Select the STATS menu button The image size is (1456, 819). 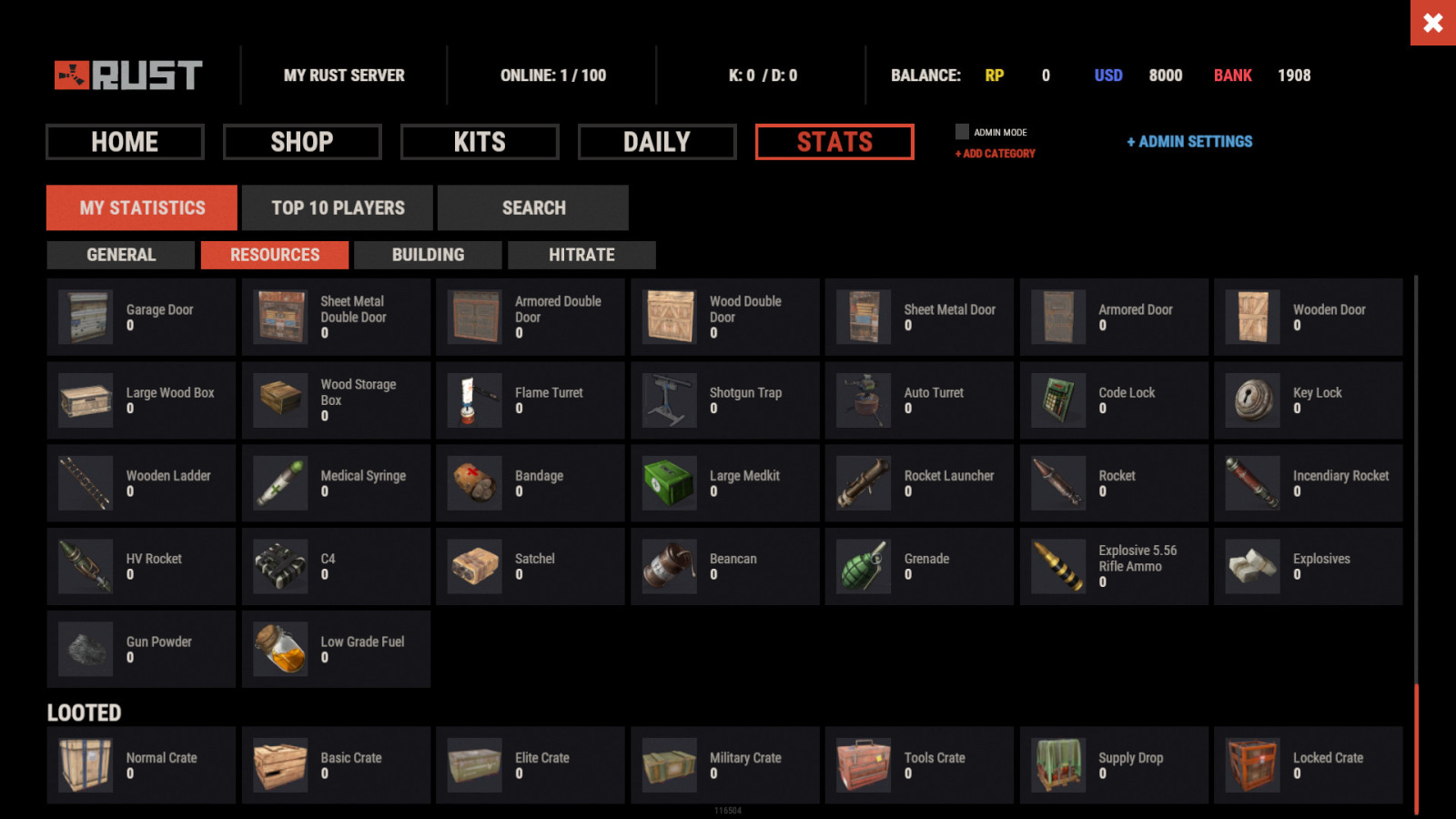[834, 142]
